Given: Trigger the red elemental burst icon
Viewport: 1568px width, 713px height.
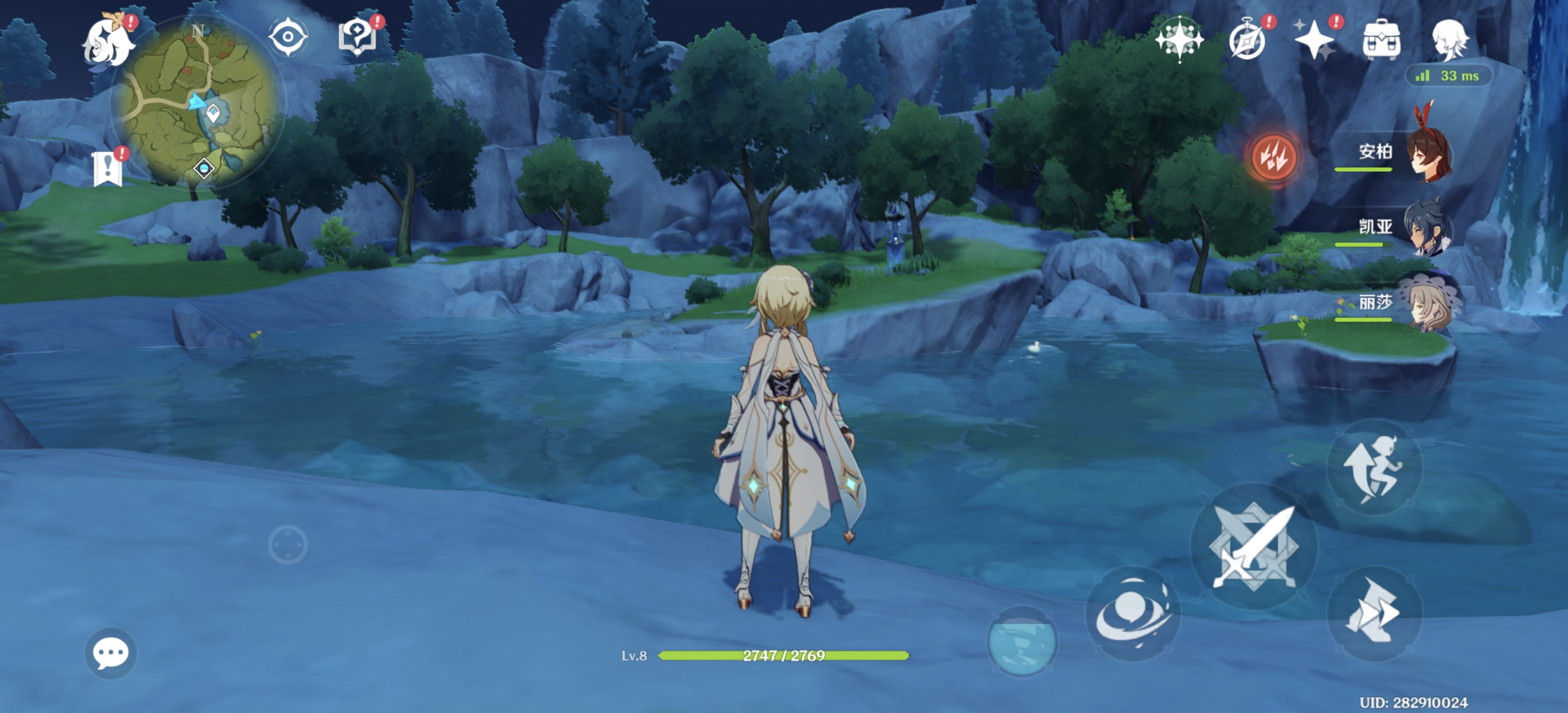Looking at the screenshot, I should point(1272,157).
